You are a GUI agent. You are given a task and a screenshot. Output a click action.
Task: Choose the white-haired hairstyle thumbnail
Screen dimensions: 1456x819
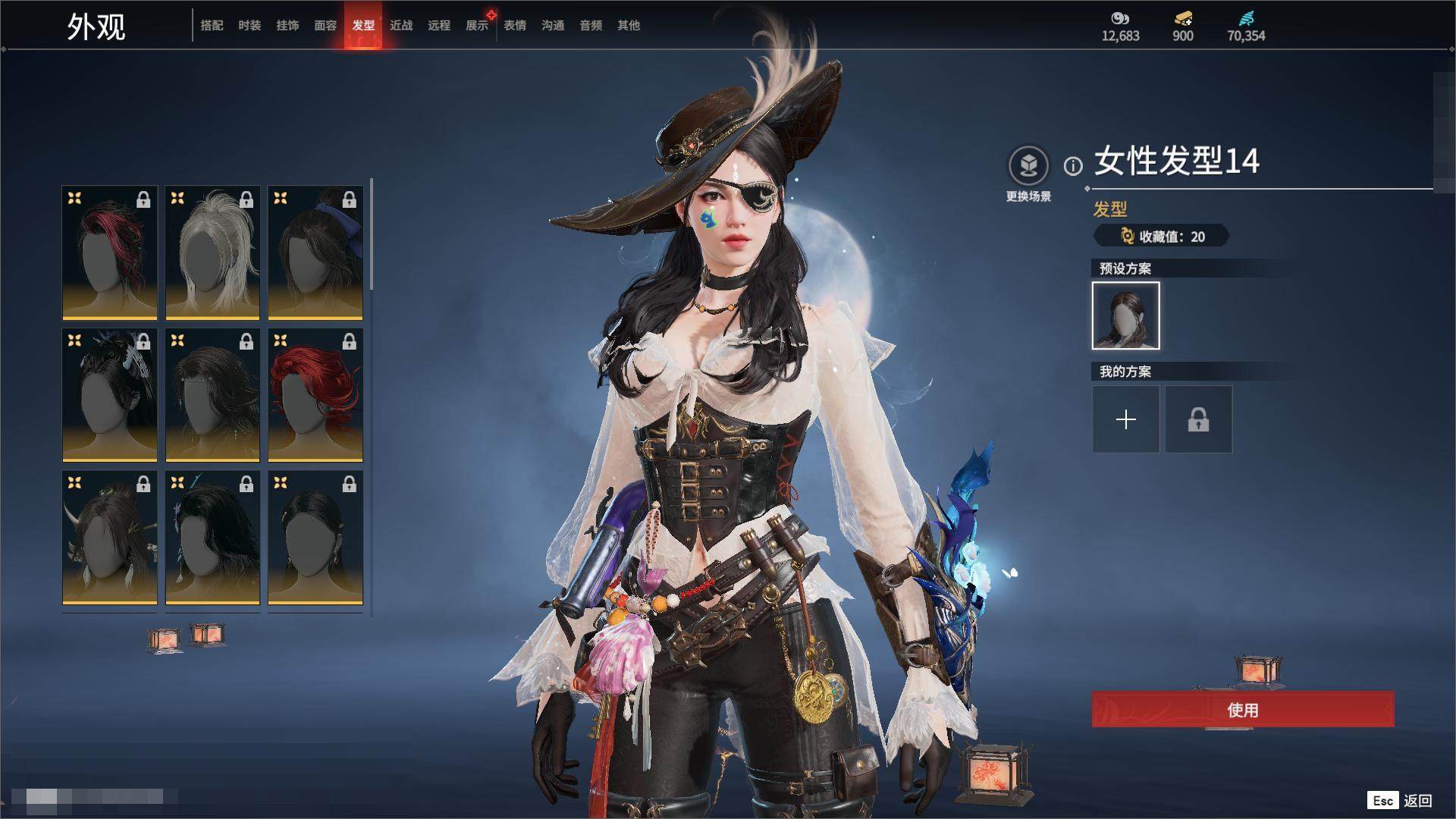point(212,253)
